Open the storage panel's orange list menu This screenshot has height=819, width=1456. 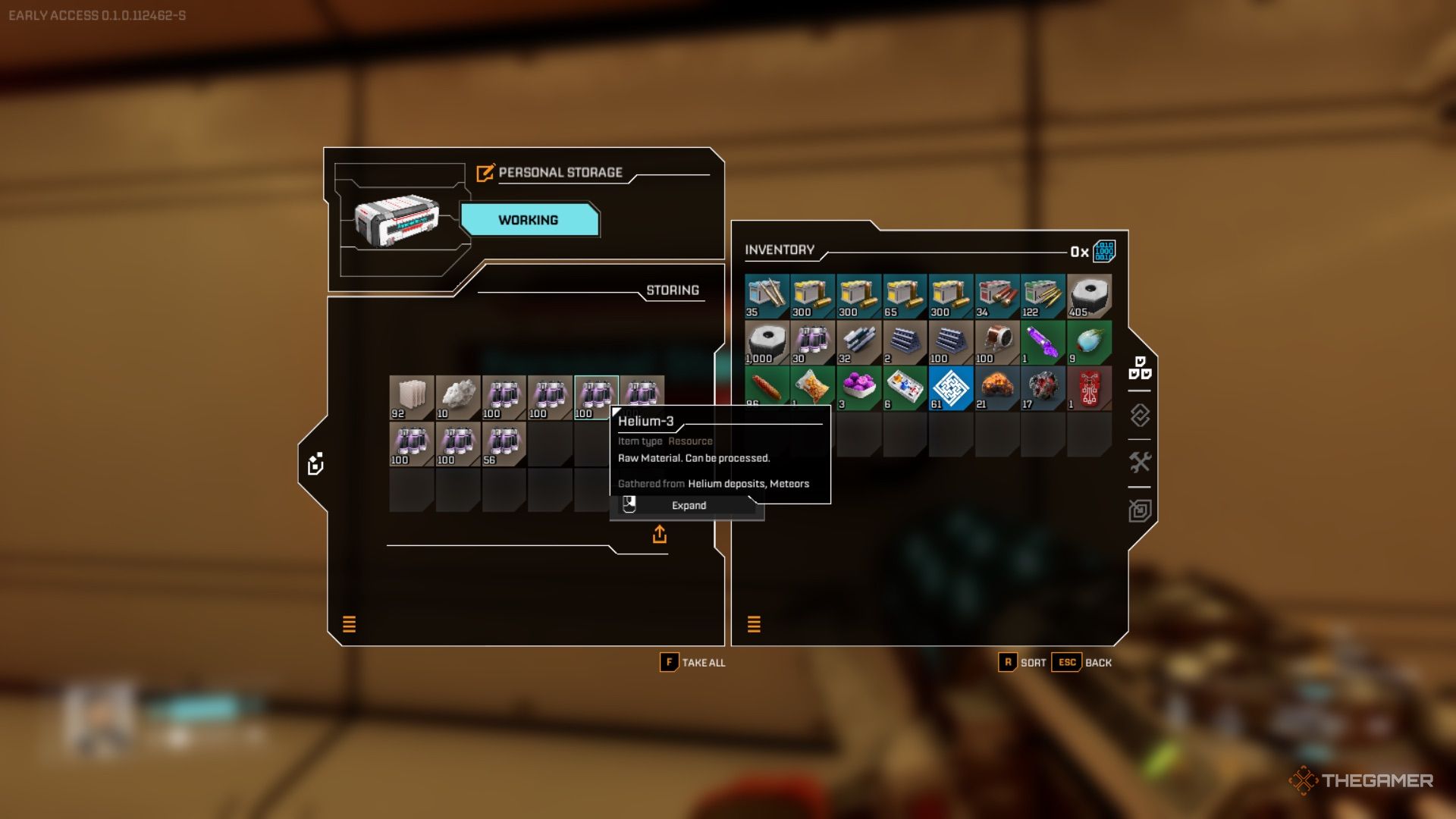pyautogui.click(x=349, y=624)
